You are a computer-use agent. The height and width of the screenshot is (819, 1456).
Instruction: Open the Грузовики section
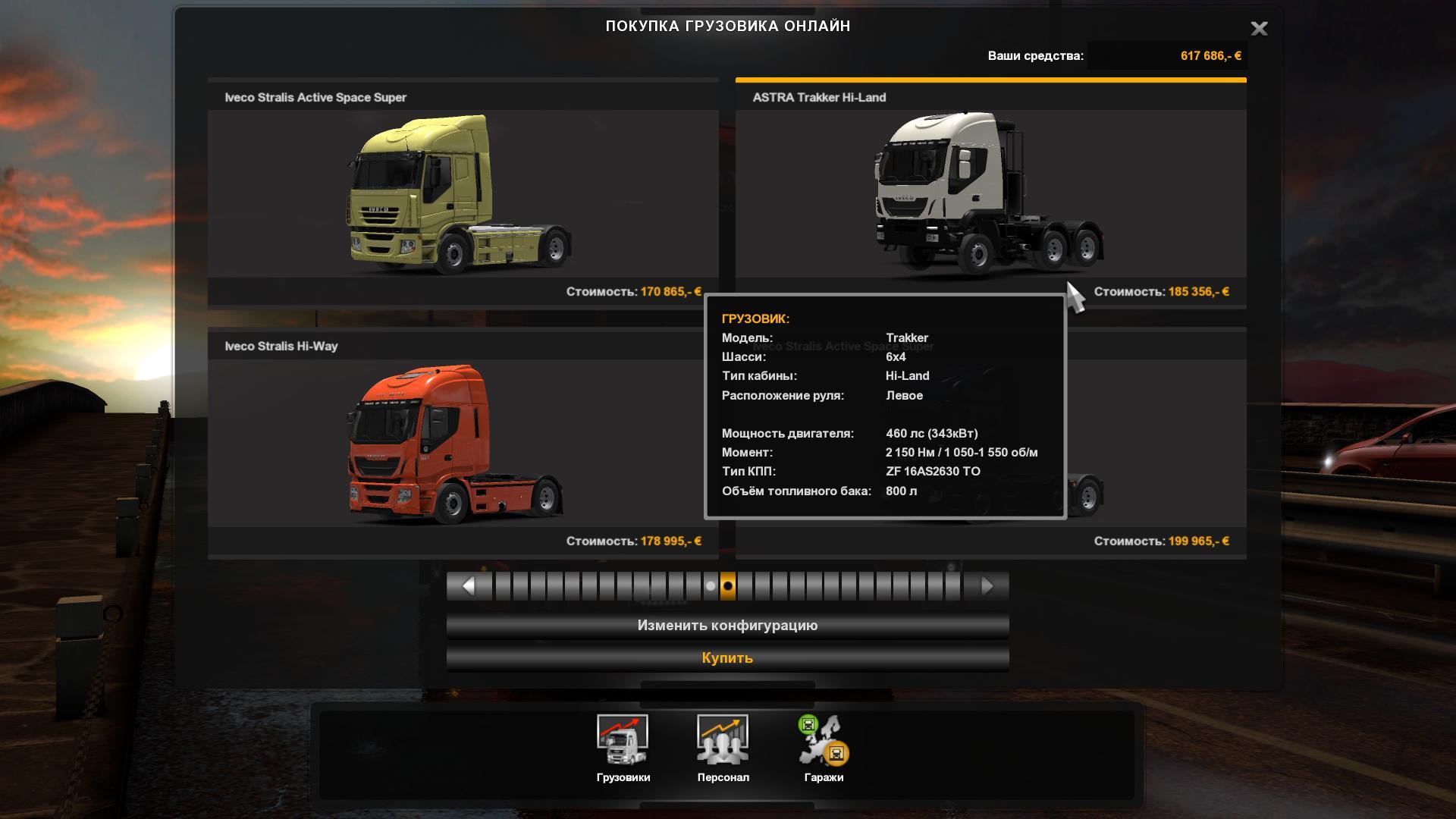(x=623, y=748)
